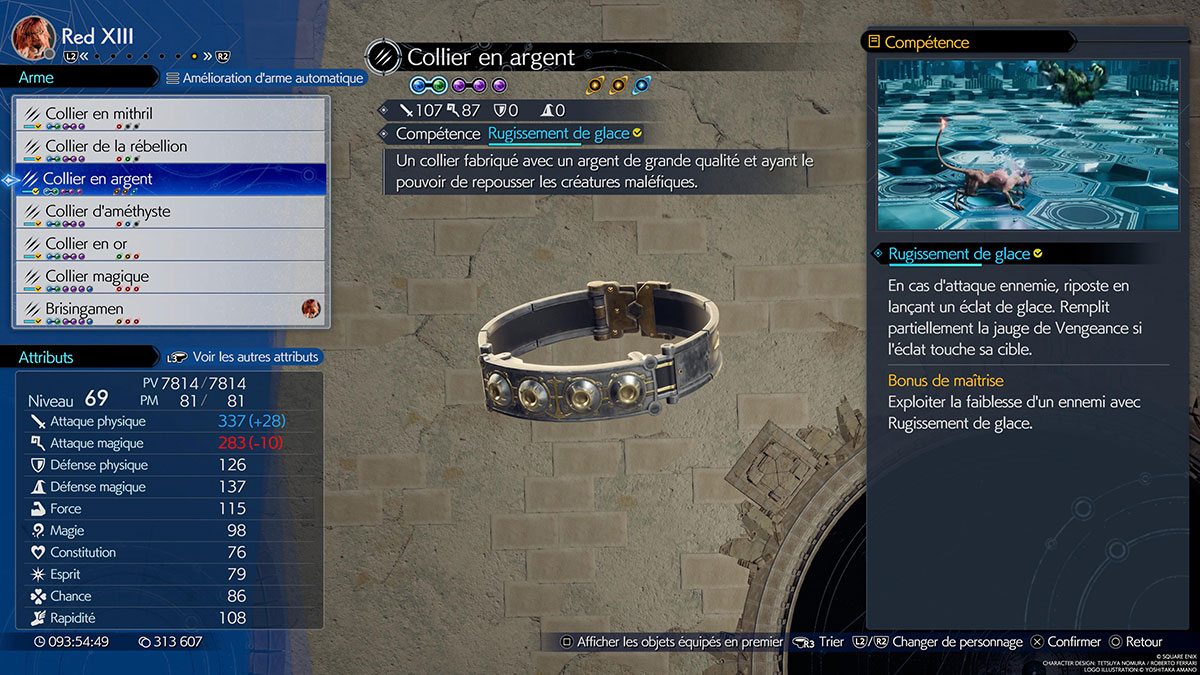Screen dimensions: 1200x675
Task: Click Red XIII's character portrait
Action: (x=33, y=37)
